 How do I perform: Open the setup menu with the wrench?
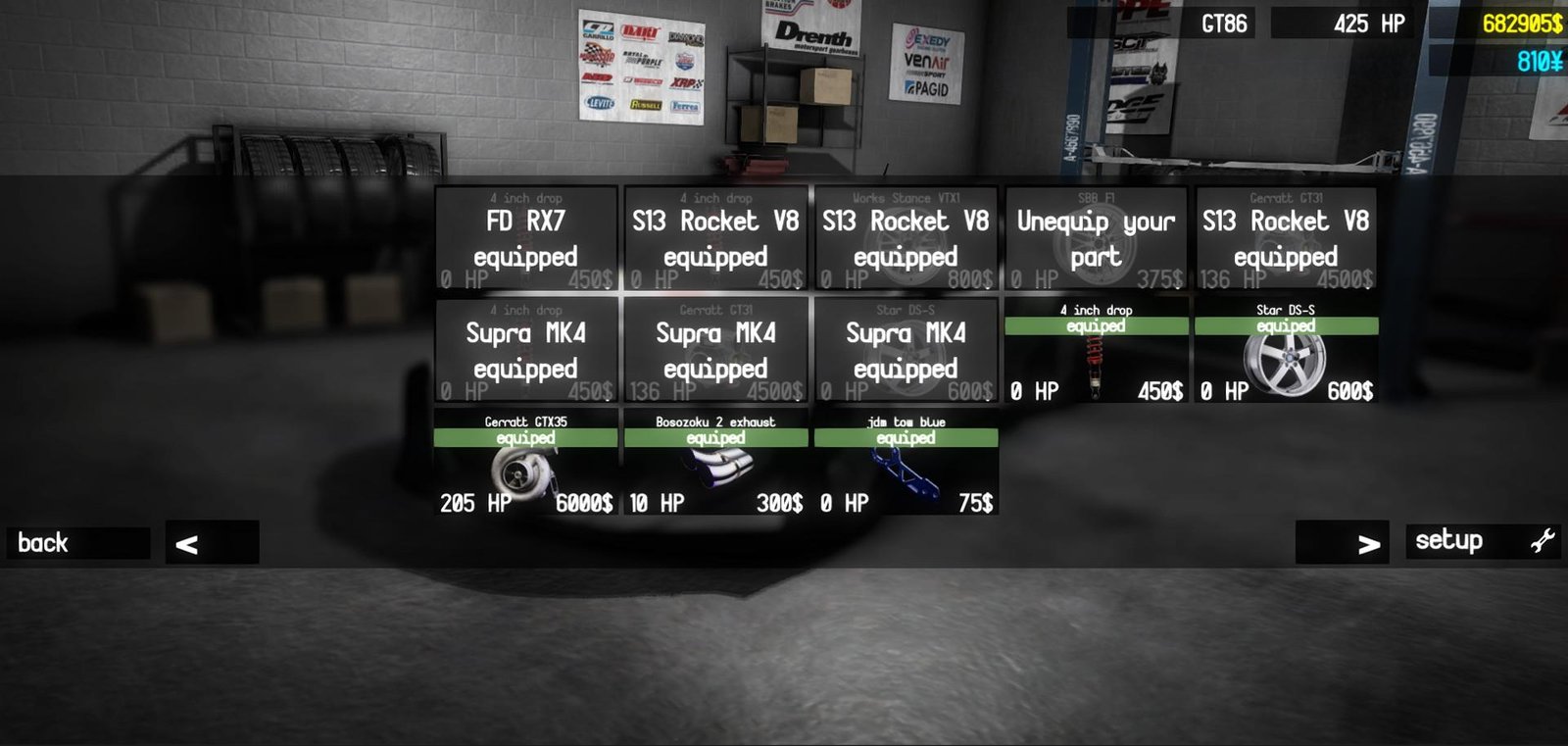(1483, 541)
